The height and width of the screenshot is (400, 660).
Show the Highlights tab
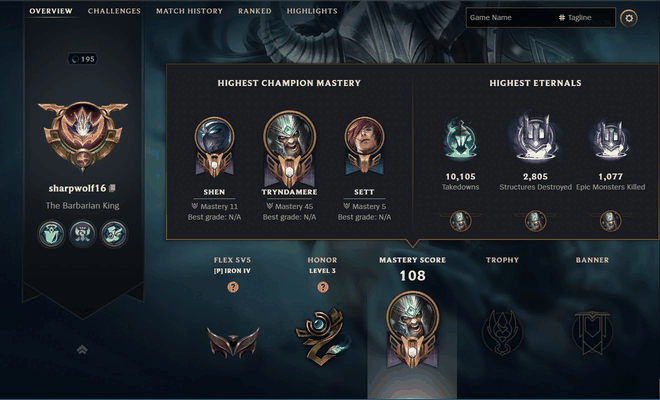pos(312,11)
